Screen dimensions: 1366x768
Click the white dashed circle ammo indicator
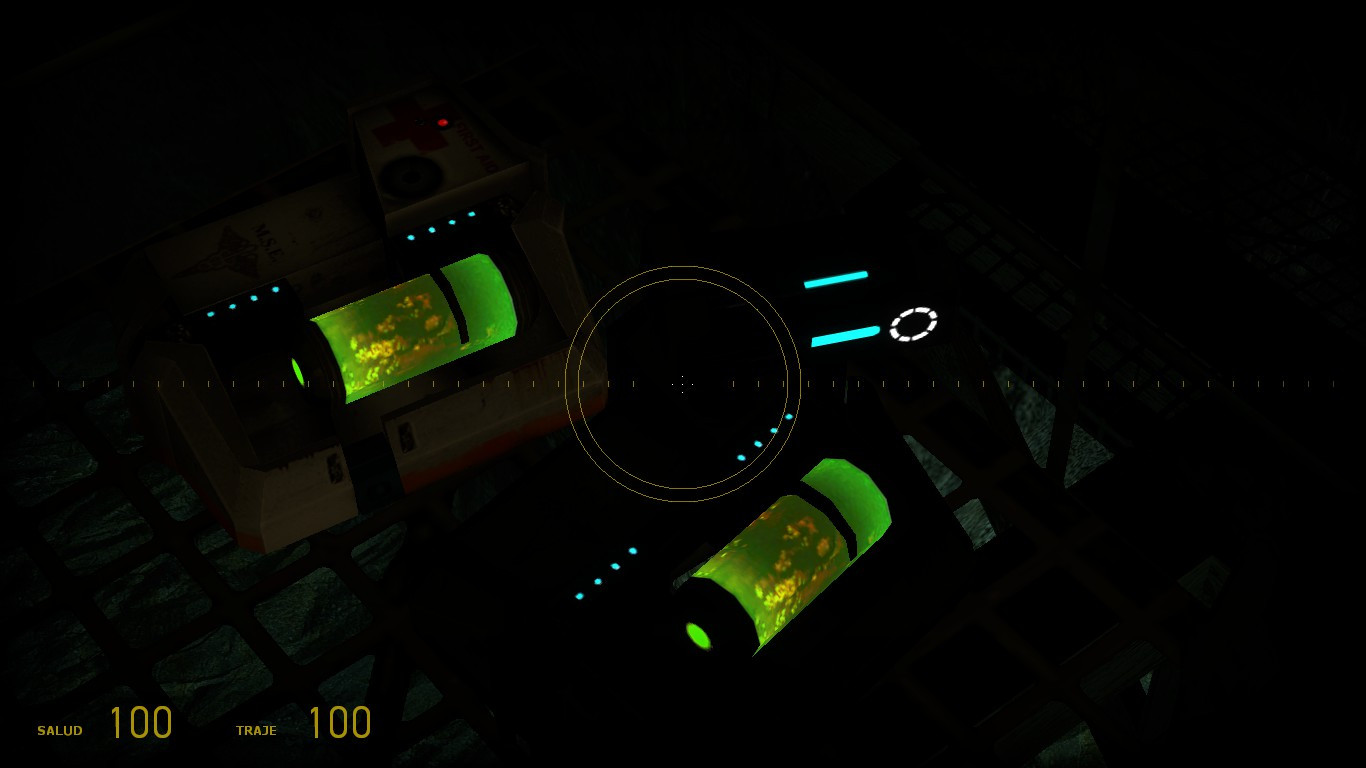coord(912,323)
